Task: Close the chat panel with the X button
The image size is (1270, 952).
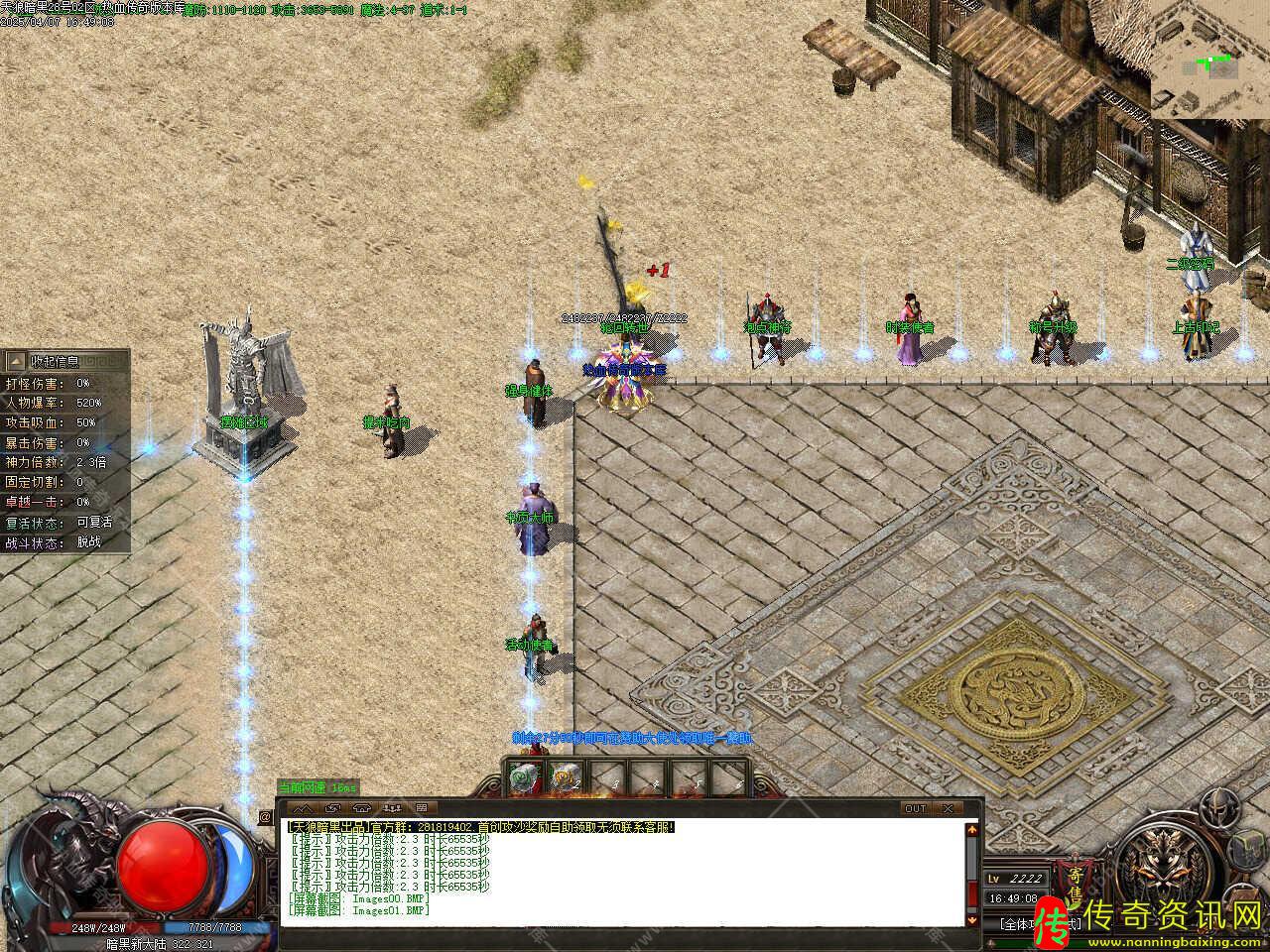Action: tap(950, 808)
